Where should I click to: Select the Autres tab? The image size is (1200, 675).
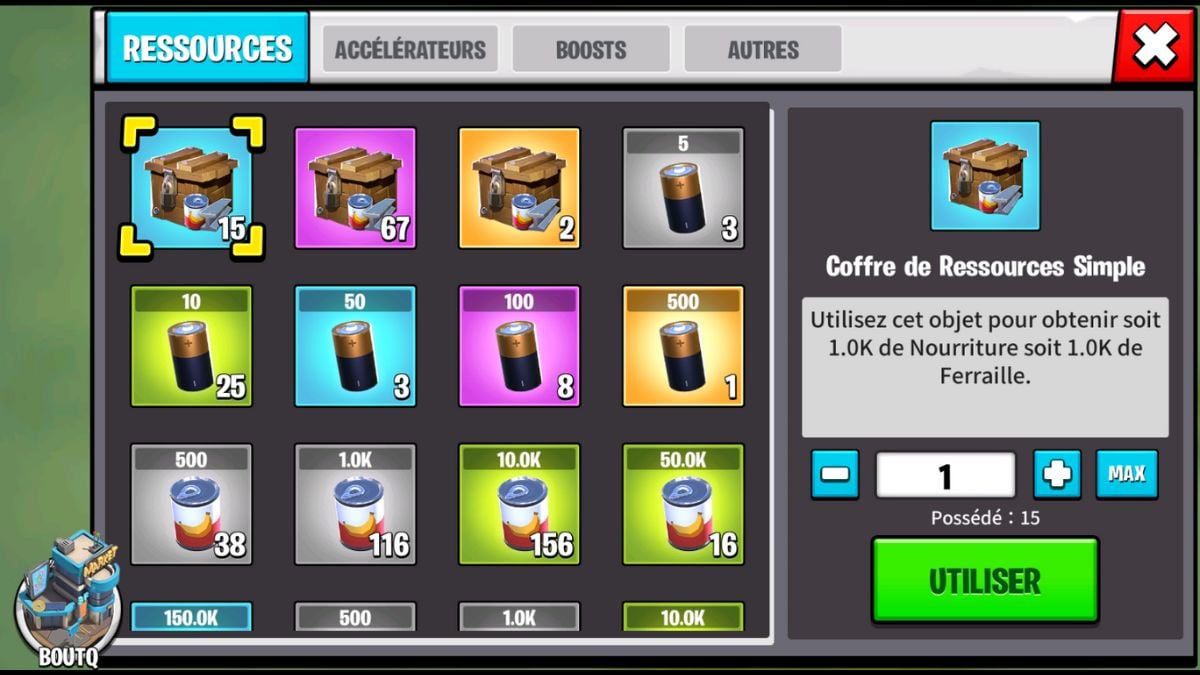pyautogui.click(x=763, y=50)
